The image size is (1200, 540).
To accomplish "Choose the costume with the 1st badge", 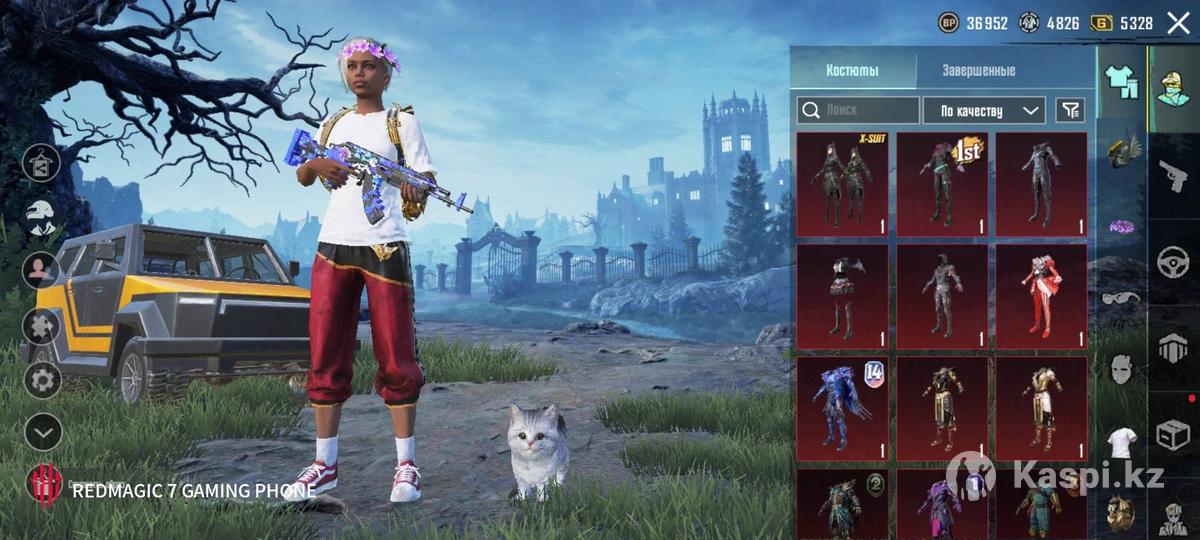I will point(941,184).
